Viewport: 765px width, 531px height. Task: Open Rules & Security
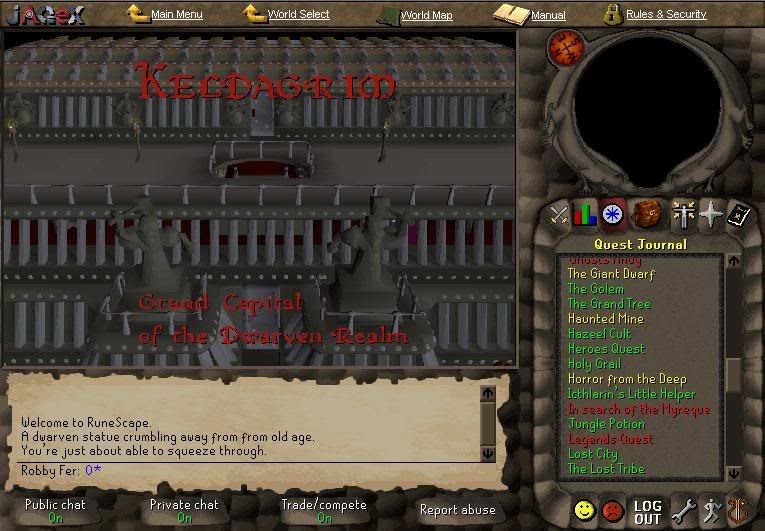pos(665,15)
